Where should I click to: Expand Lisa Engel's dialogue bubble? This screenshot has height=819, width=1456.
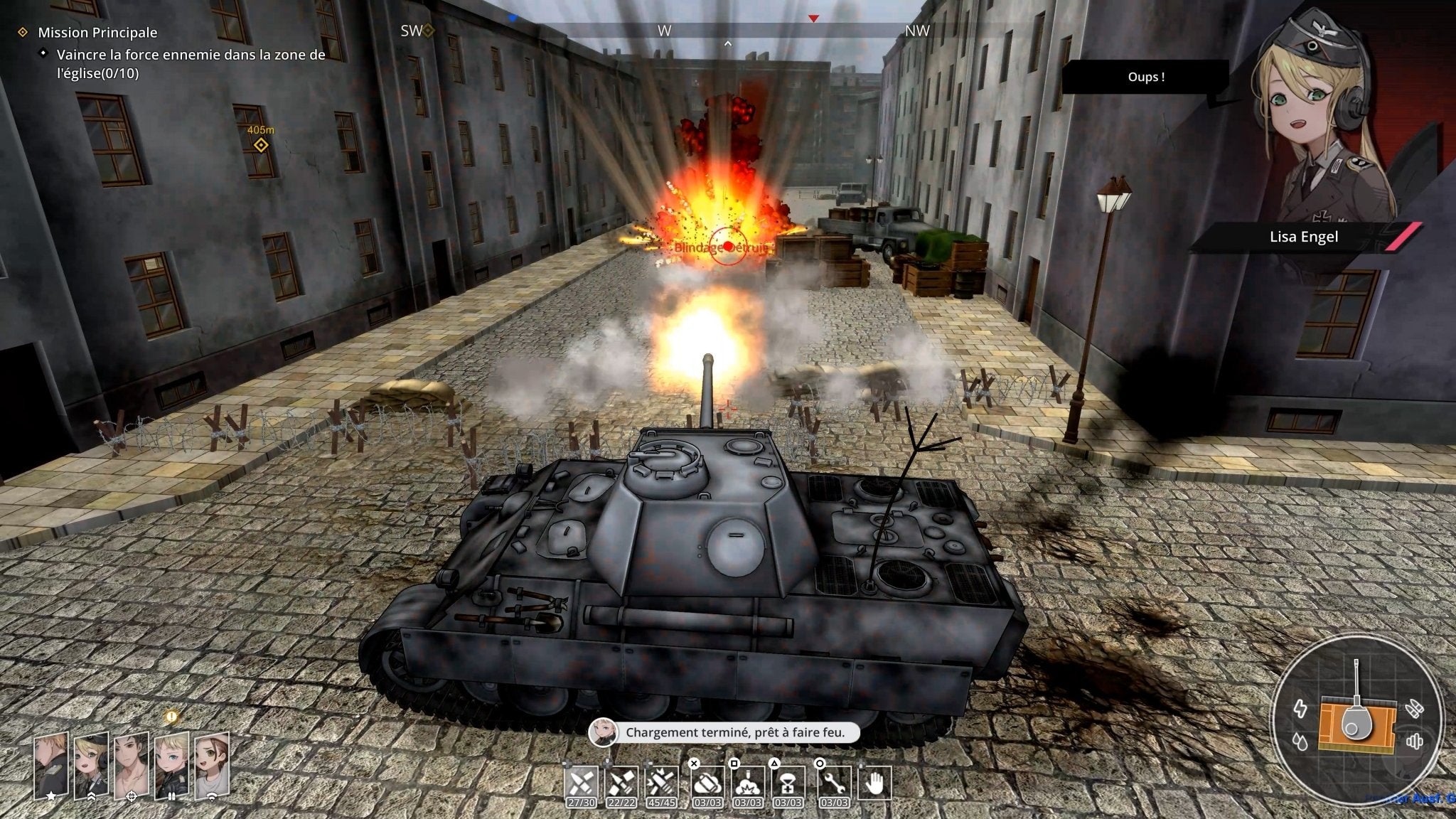pyautogui.click(x=1145, y=78)
